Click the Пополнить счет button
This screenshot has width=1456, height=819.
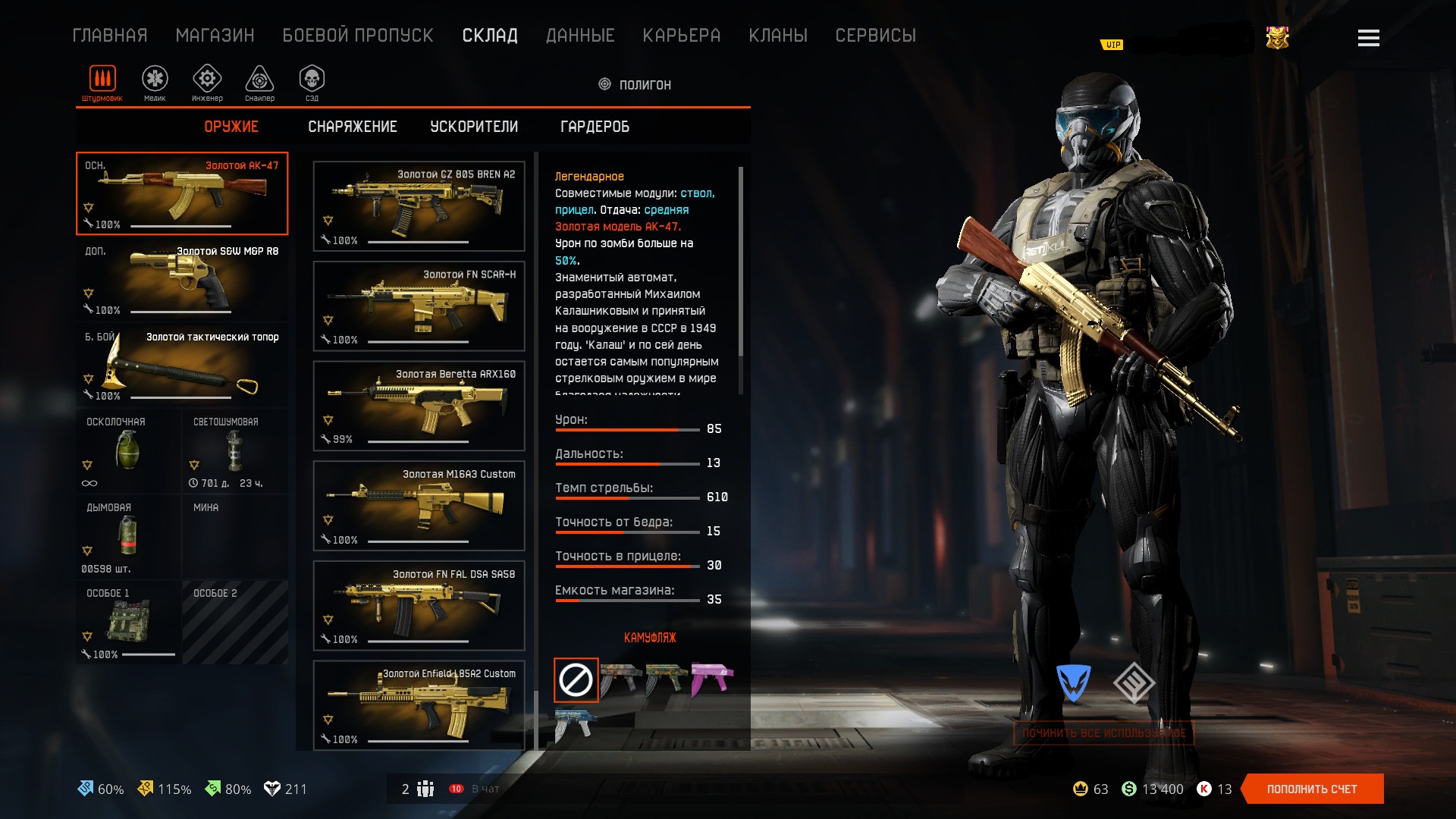click(x=1312, y=789)
